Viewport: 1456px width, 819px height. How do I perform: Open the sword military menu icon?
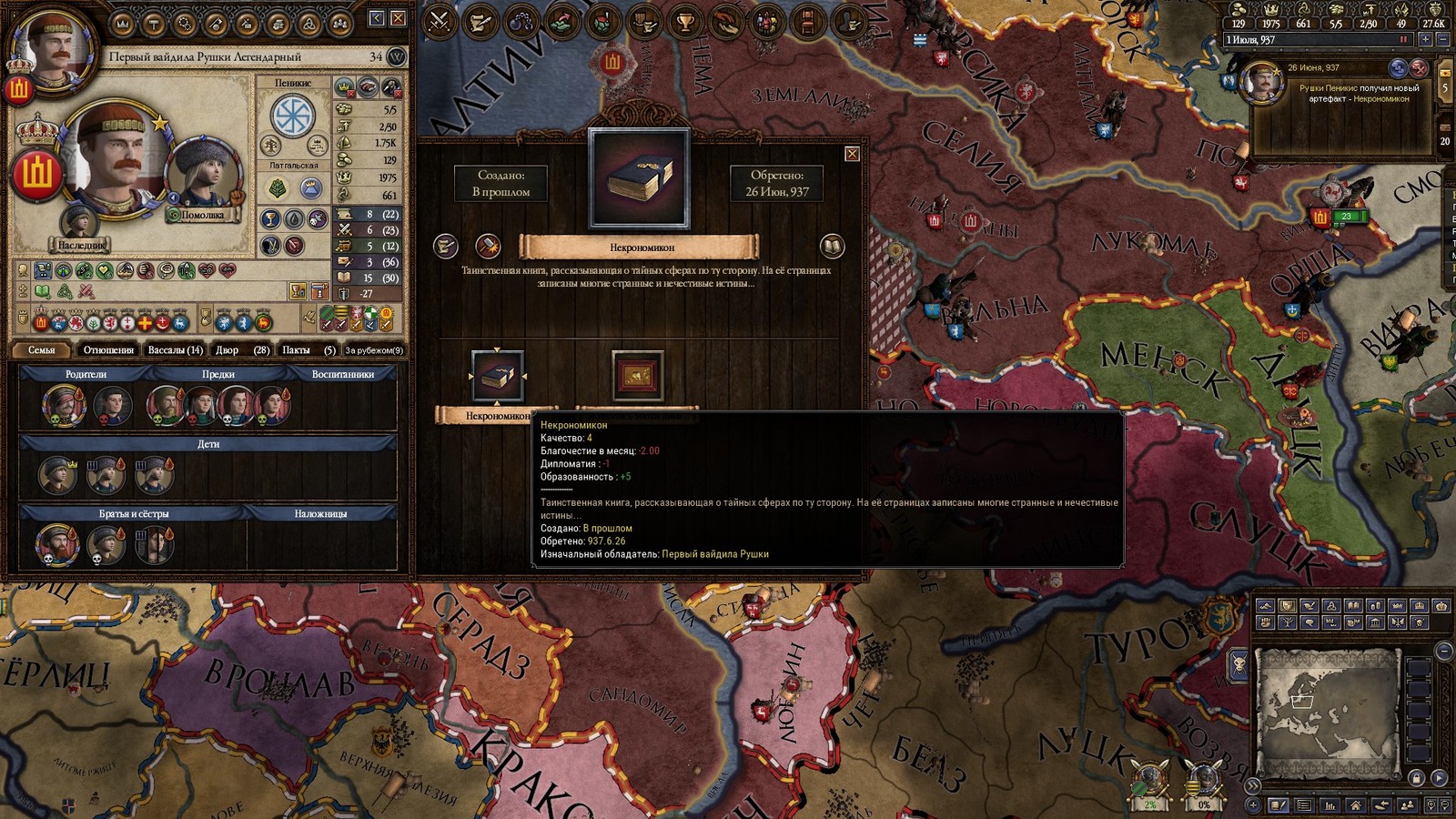pyautogui.click(x=440, y=22)
